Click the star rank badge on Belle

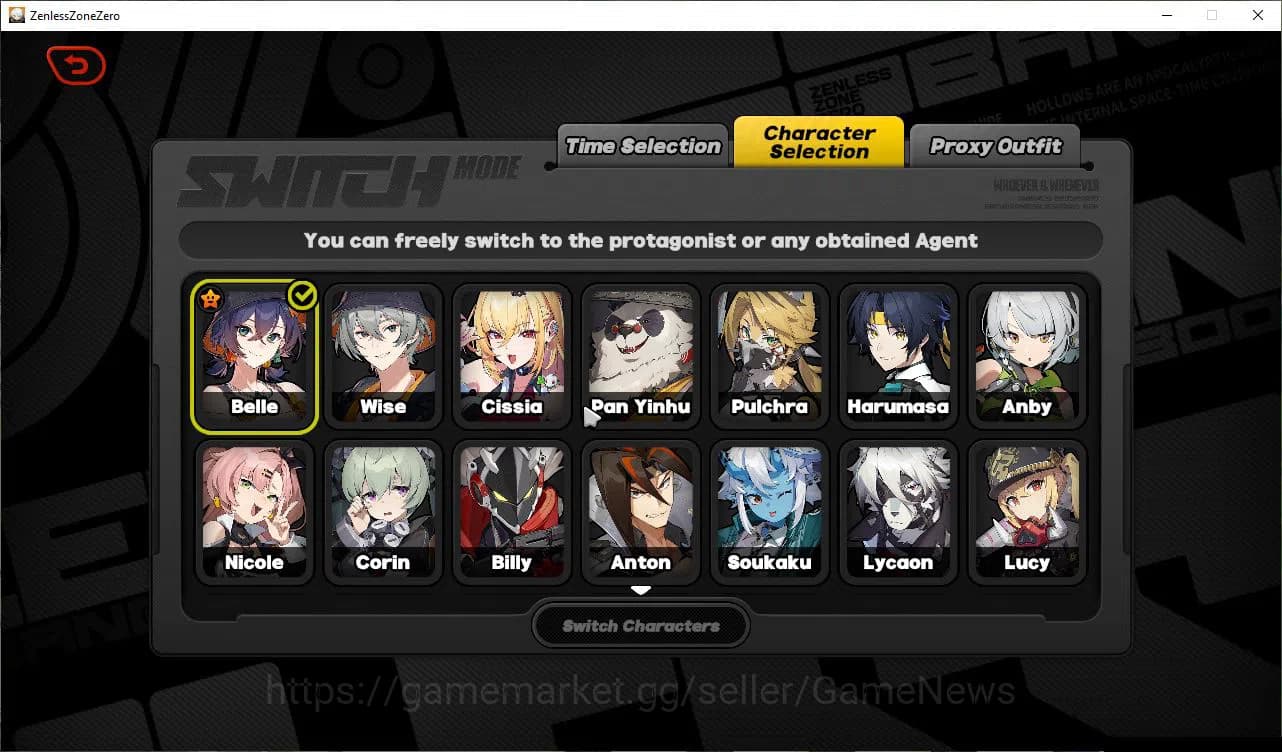211,296
